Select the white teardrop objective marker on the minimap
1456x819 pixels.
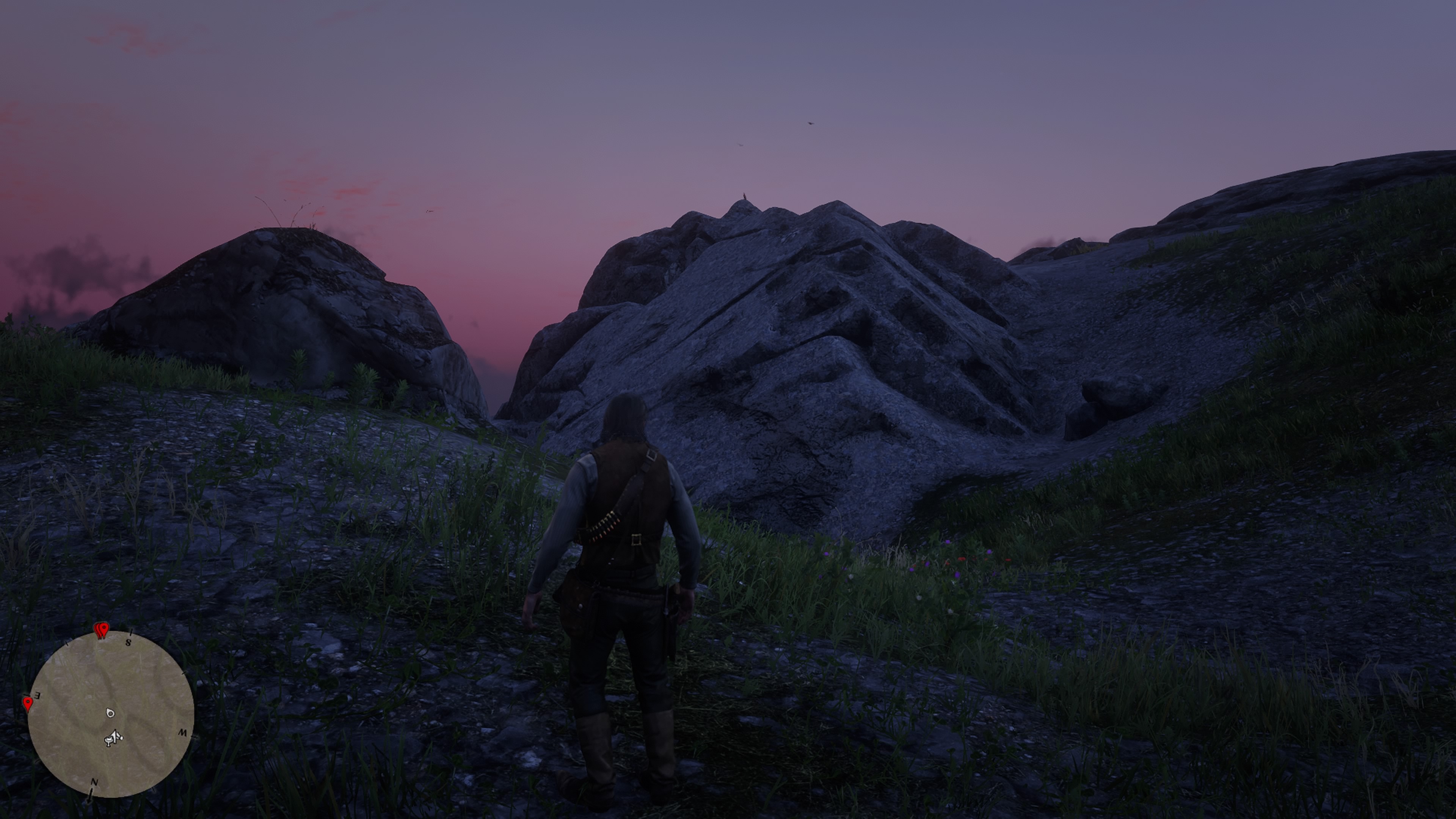111,713
